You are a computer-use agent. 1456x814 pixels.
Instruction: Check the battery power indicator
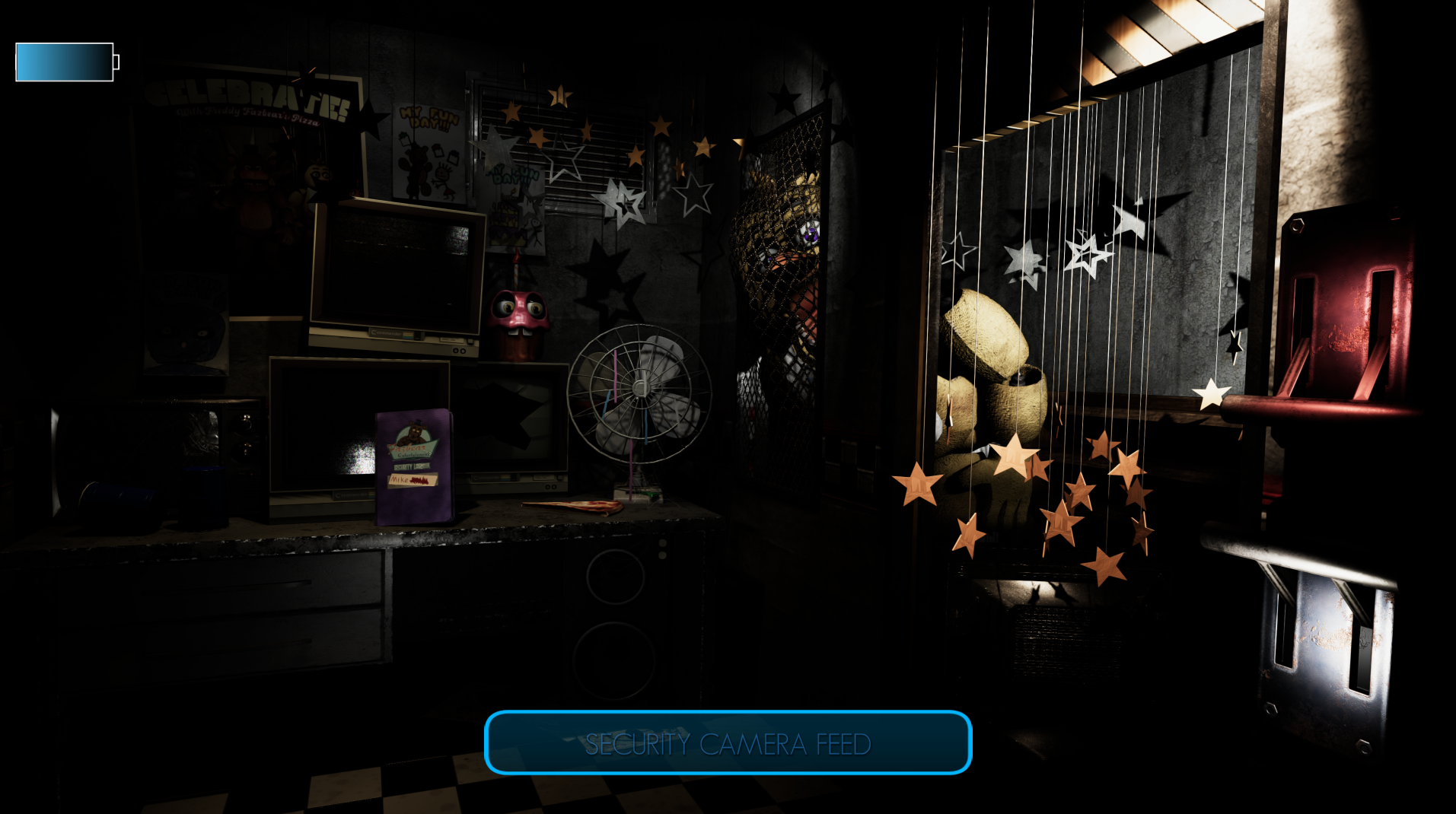point(65,62)
